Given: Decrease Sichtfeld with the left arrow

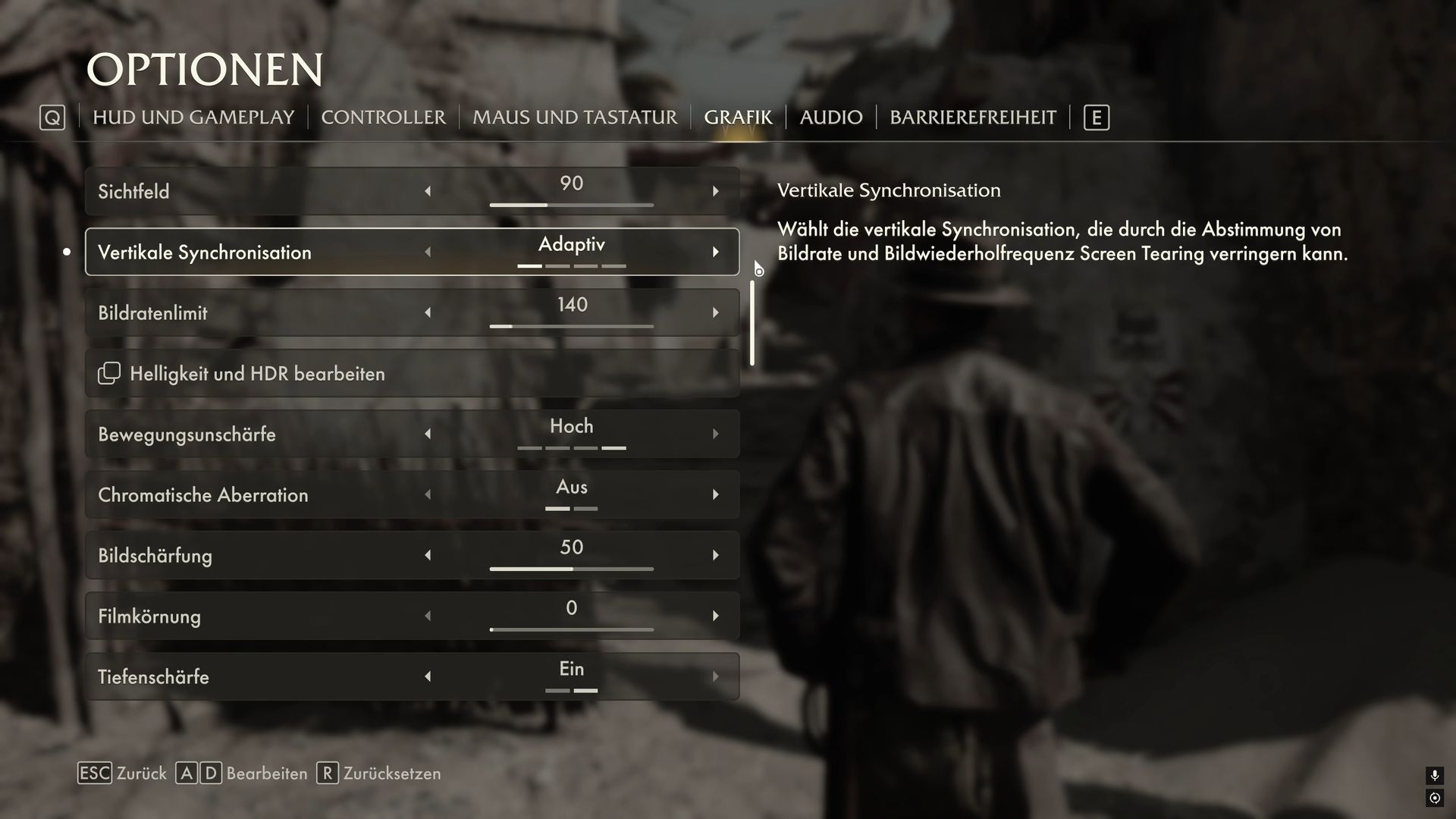Looking at the screenshot, I should point(428,191).
